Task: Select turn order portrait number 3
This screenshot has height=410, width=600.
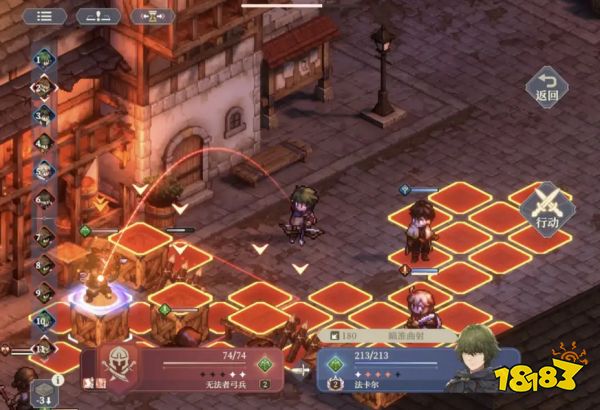Action: pyautogui.click(x=44, y=115)
